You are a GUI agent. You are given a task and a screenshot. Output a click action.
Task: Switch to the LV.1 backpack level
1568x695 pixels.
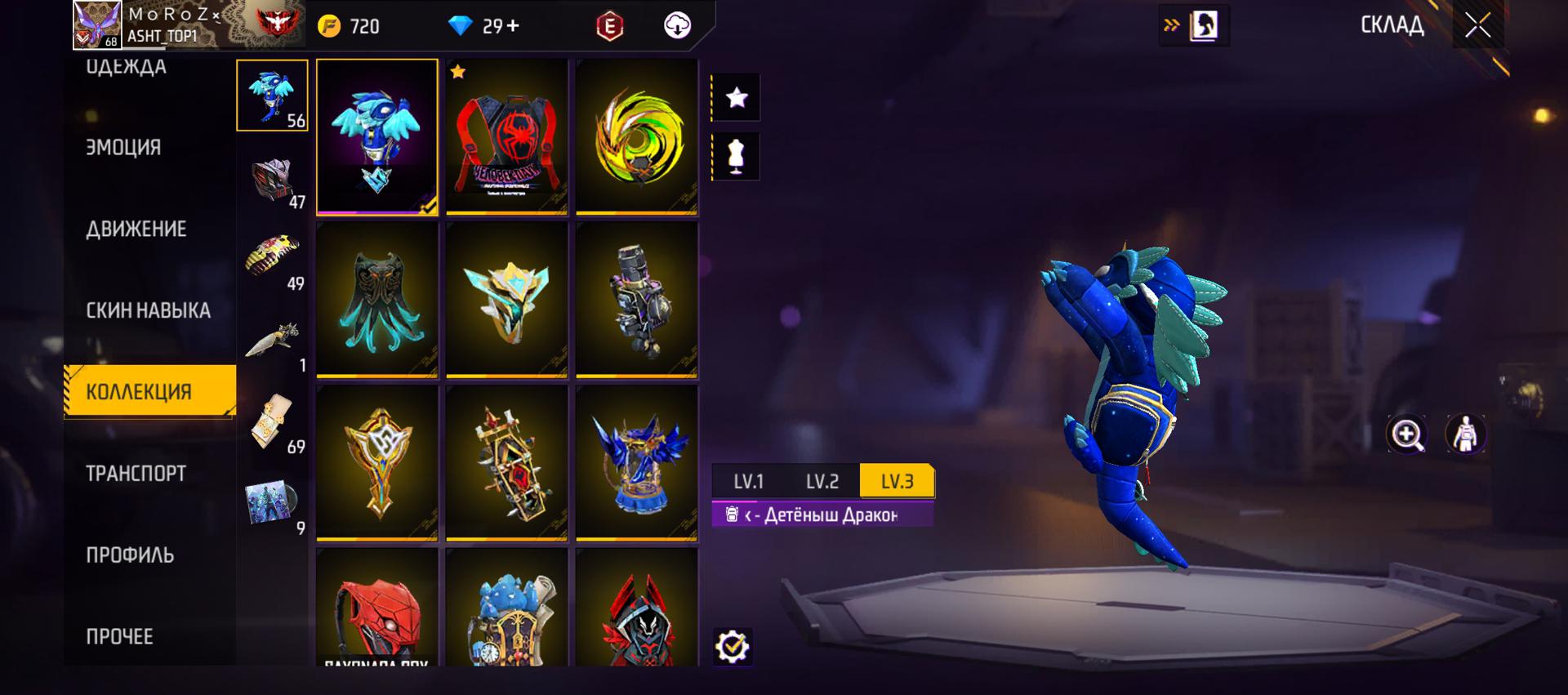(x=748, y=482)
